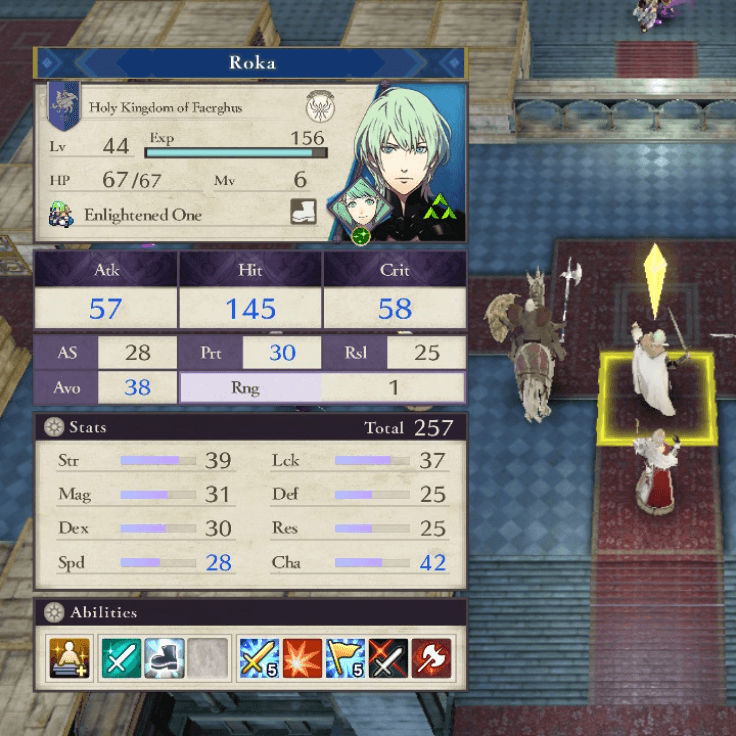Inspect the dark crossed-sword ability icon
Screen dimensions: 736x736
pyautogui.click(x=389, y=658)
